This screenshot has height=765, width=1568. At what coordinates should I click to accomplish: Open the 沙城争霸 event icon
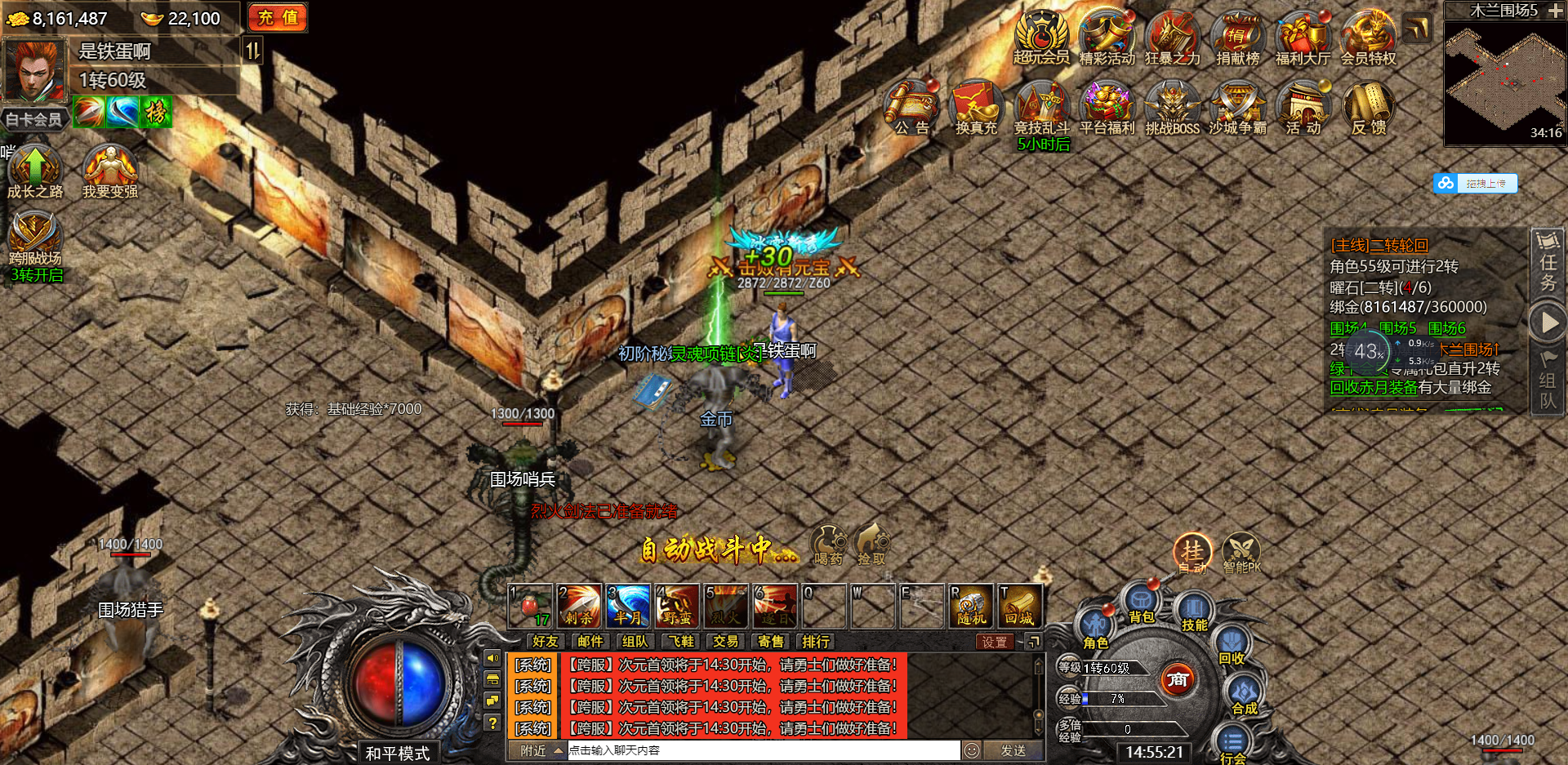1237,106
